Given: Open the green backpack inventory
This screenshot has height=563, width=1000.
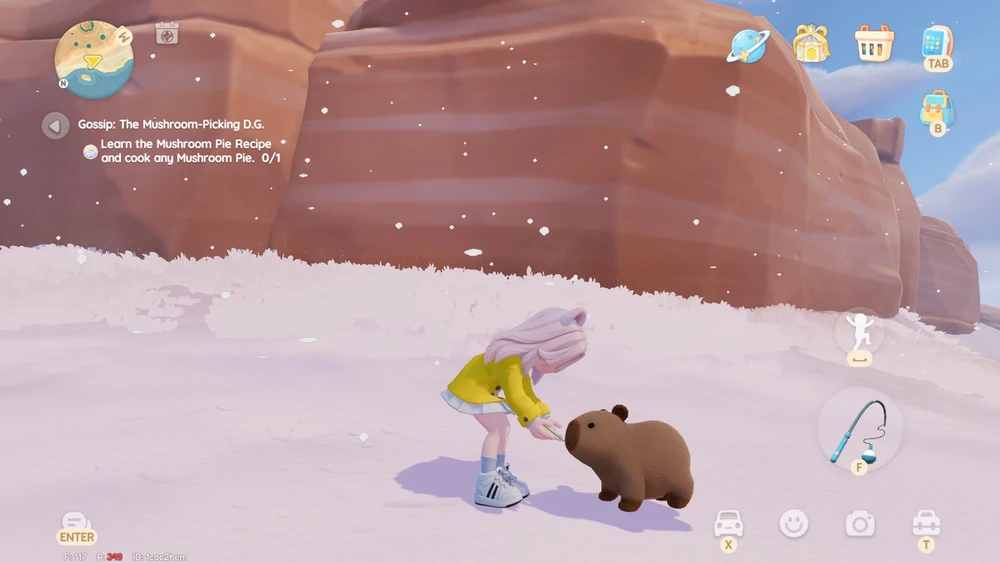Looking at the screenshot, I should tap(937, 108).
